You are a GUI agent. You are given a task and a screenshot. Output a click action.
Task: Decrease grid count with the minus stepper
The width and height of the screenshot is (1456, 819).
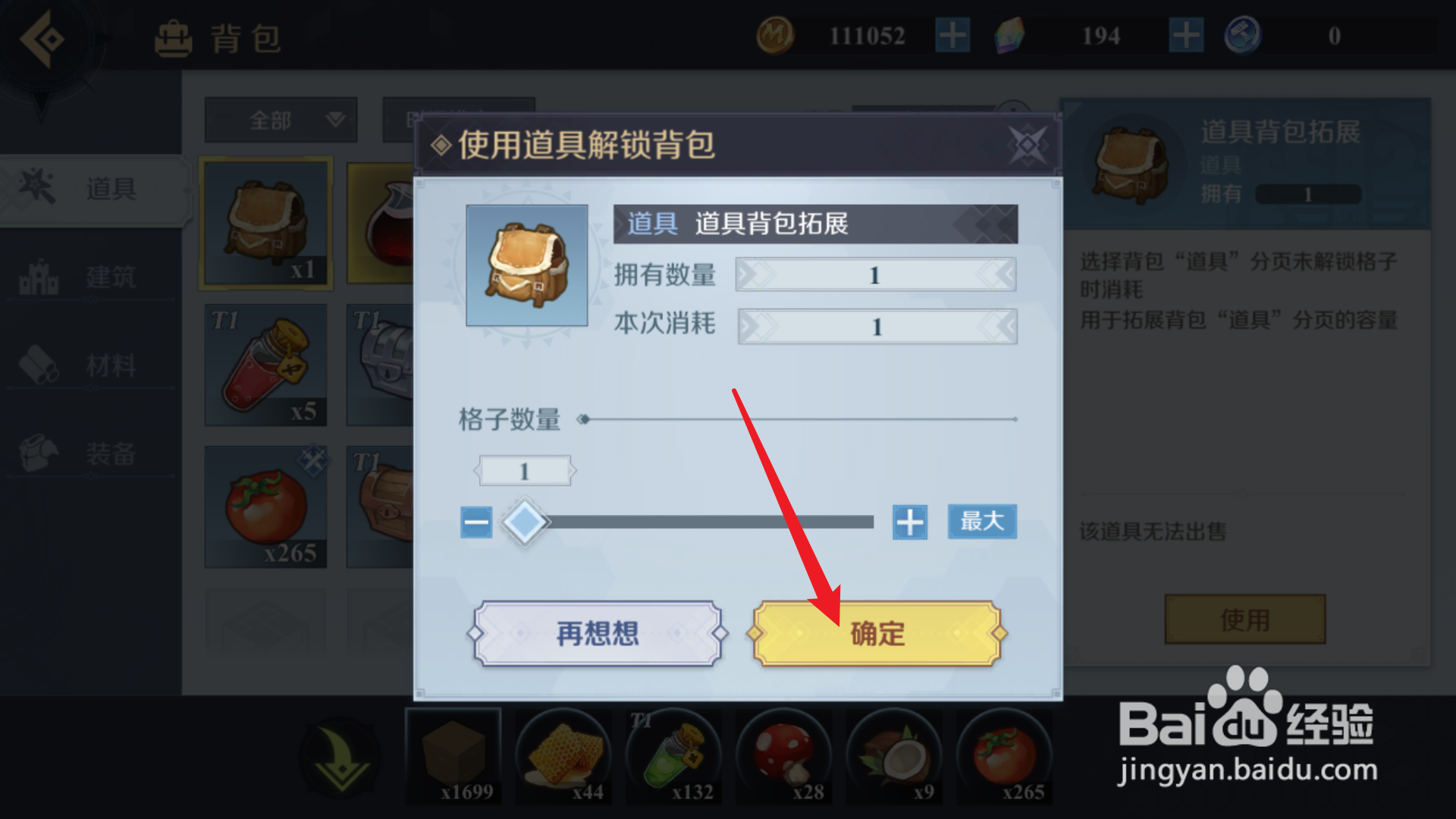pyautogui.click(x=475, y=522)
